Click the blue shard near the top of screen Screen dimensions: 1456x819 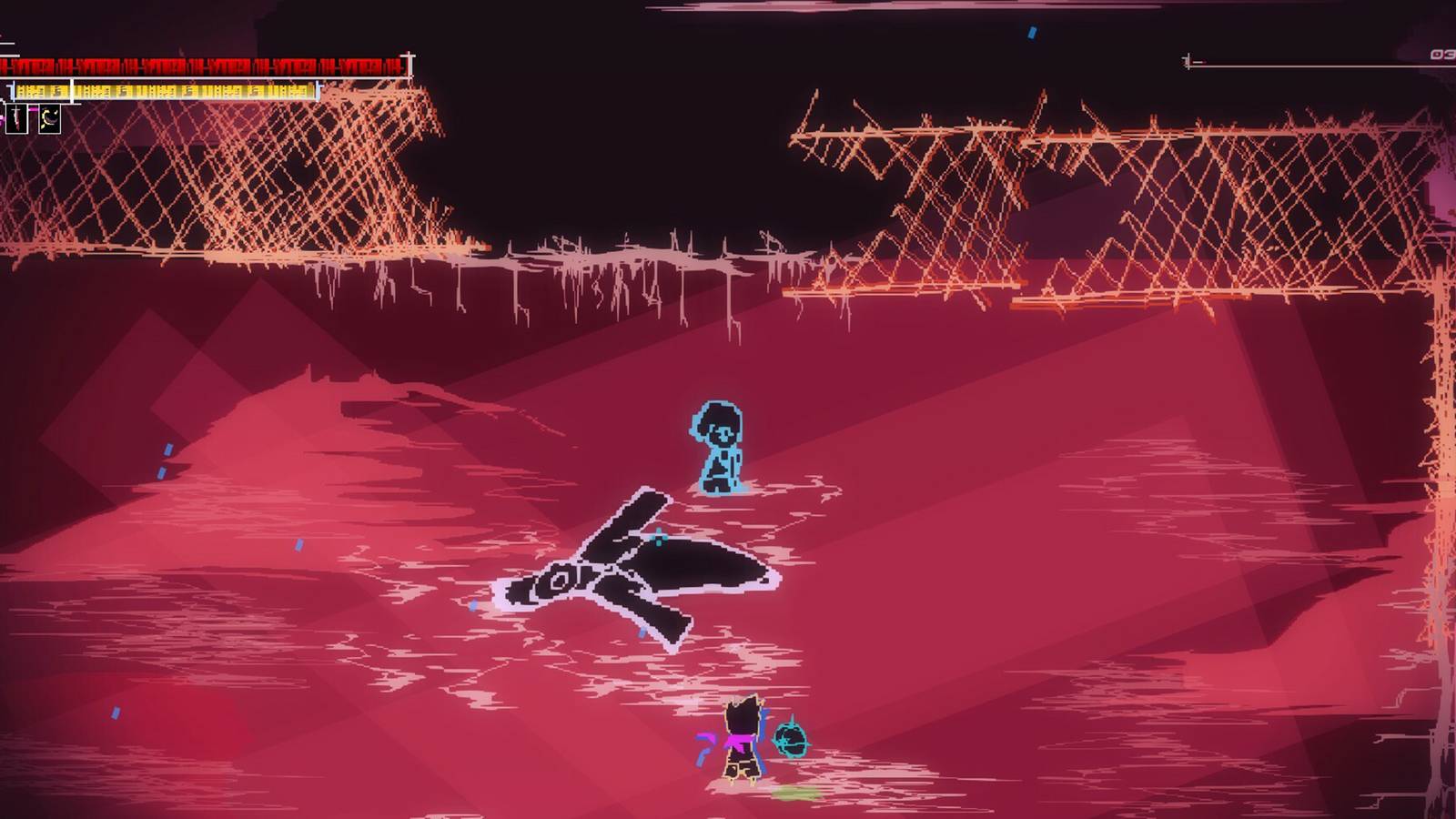tap(1031, 34)
